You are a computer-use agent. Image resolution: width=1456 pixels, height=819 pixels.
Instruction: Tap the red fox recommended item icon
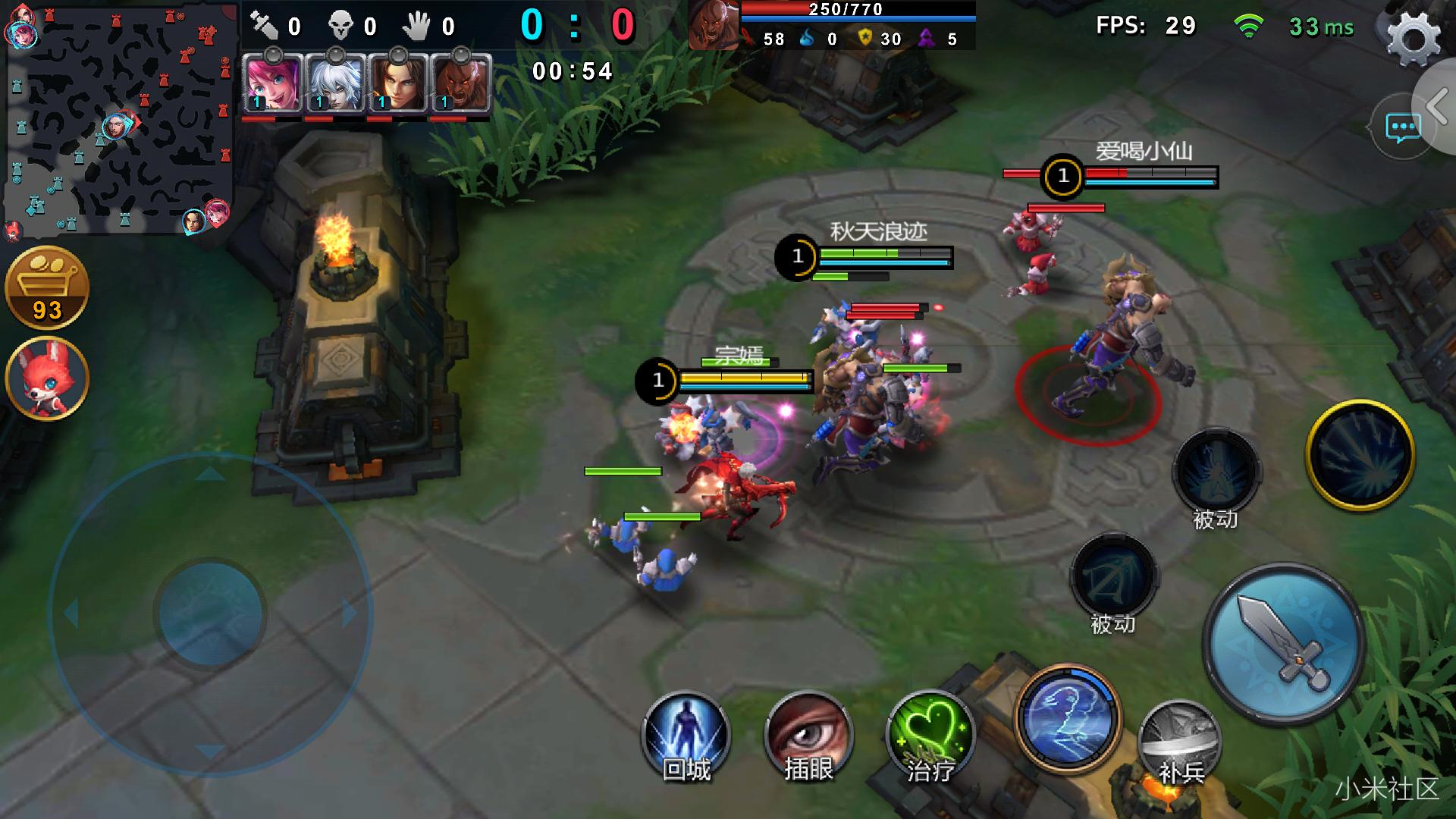click(x=47, y=378)
